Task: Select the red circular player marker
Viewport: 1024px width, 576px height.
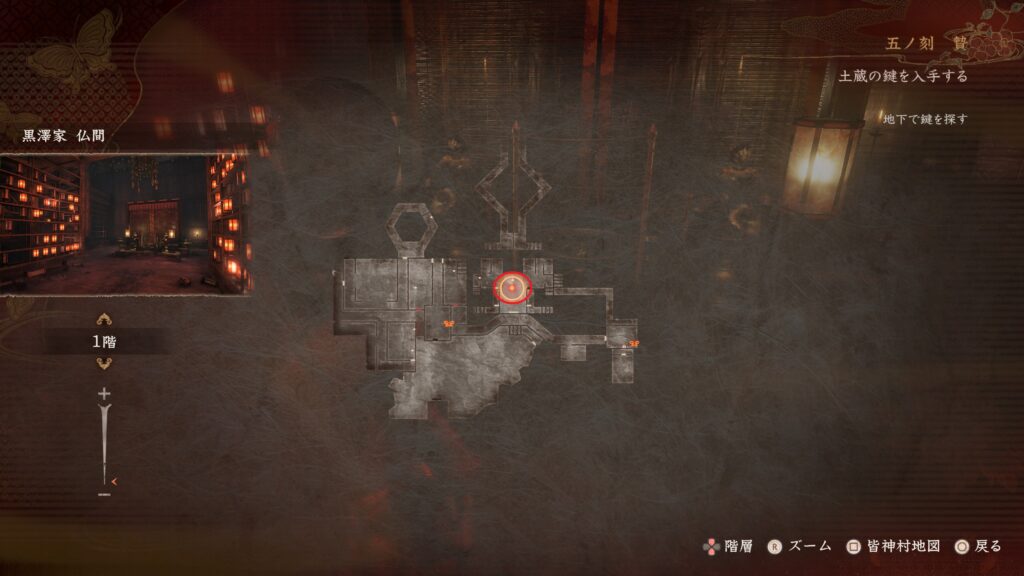Action: coord(513,289)
